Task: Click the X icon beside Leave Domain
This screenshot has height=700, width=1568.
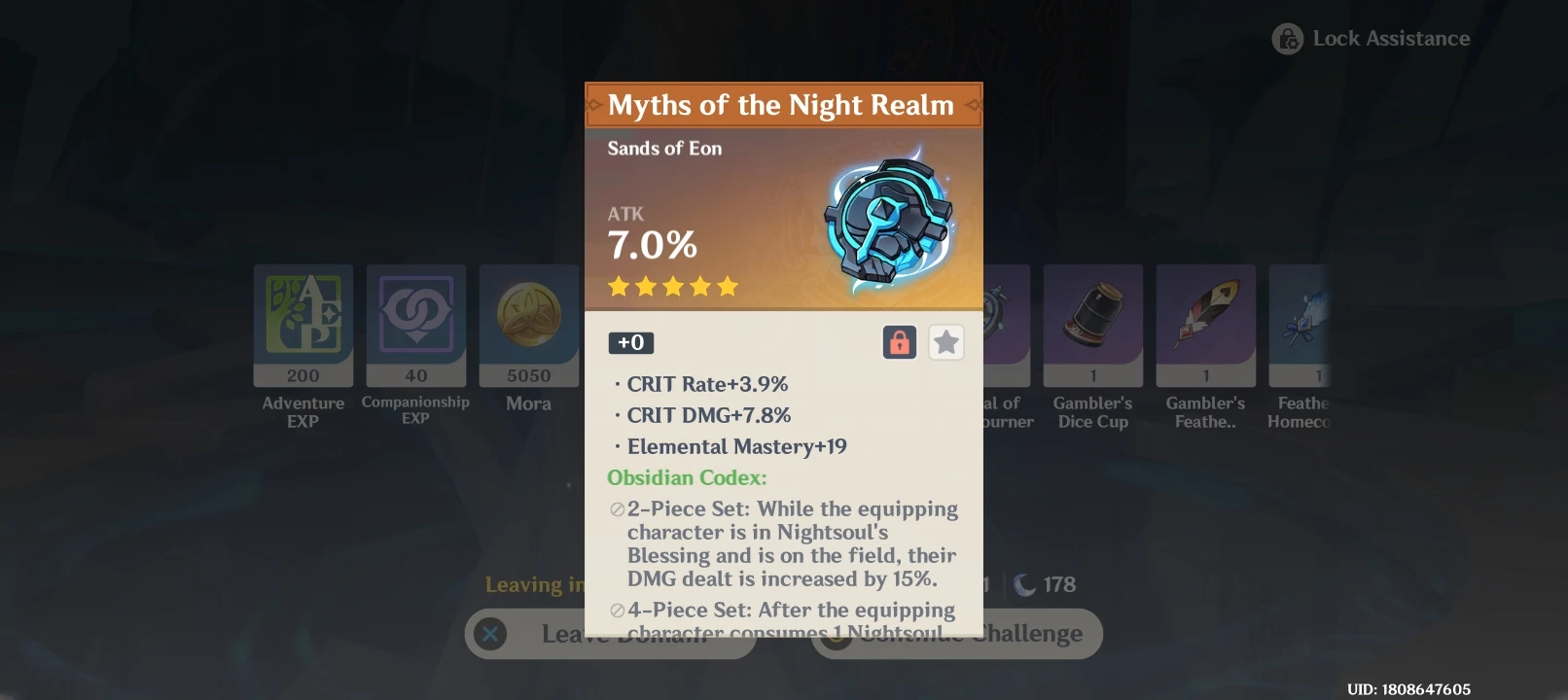Action: tap(490, 633)
